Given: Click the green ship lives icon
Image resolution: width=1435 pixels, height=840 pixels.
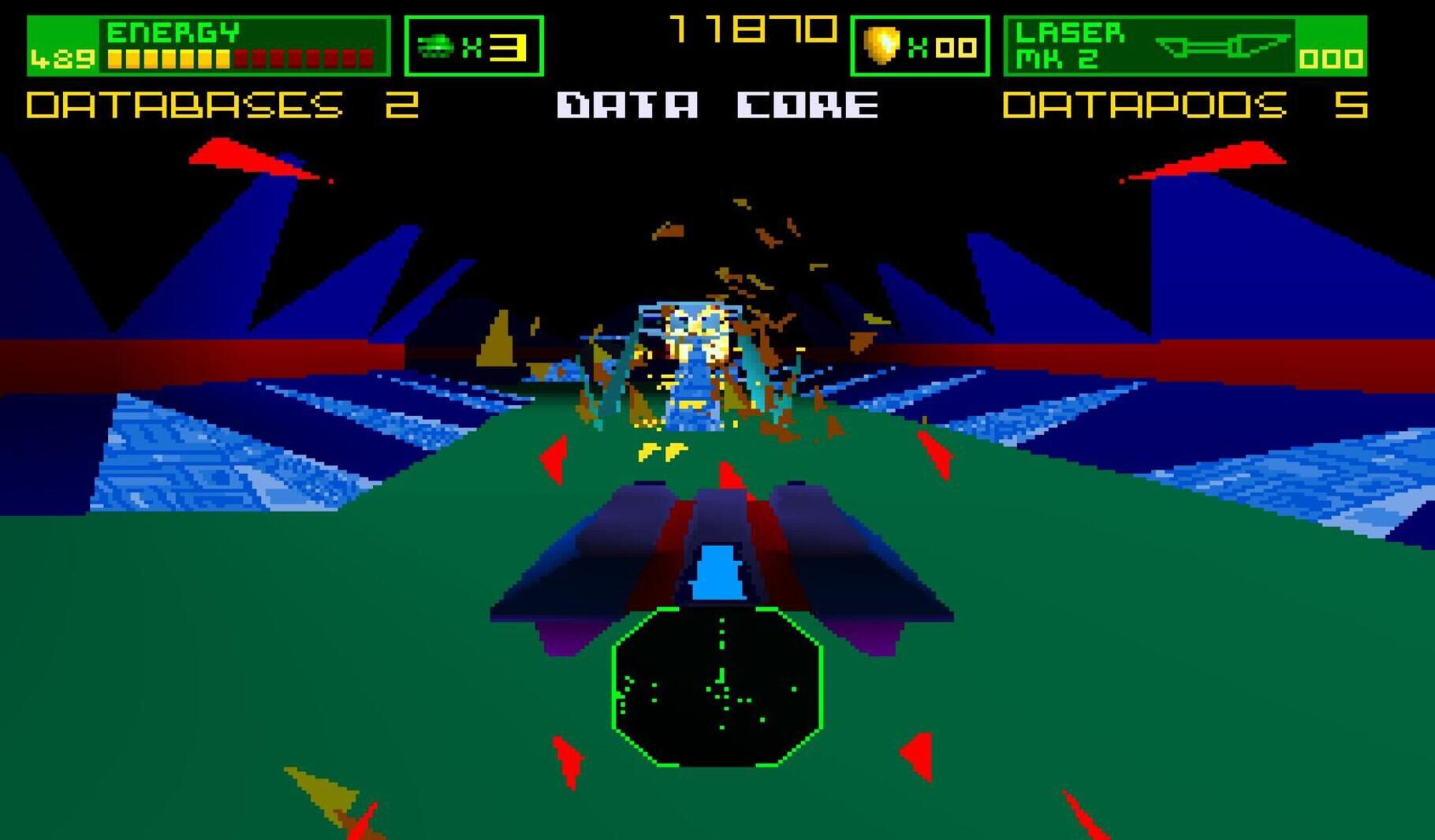Looking at the screenshot, I should click(434, 47).
